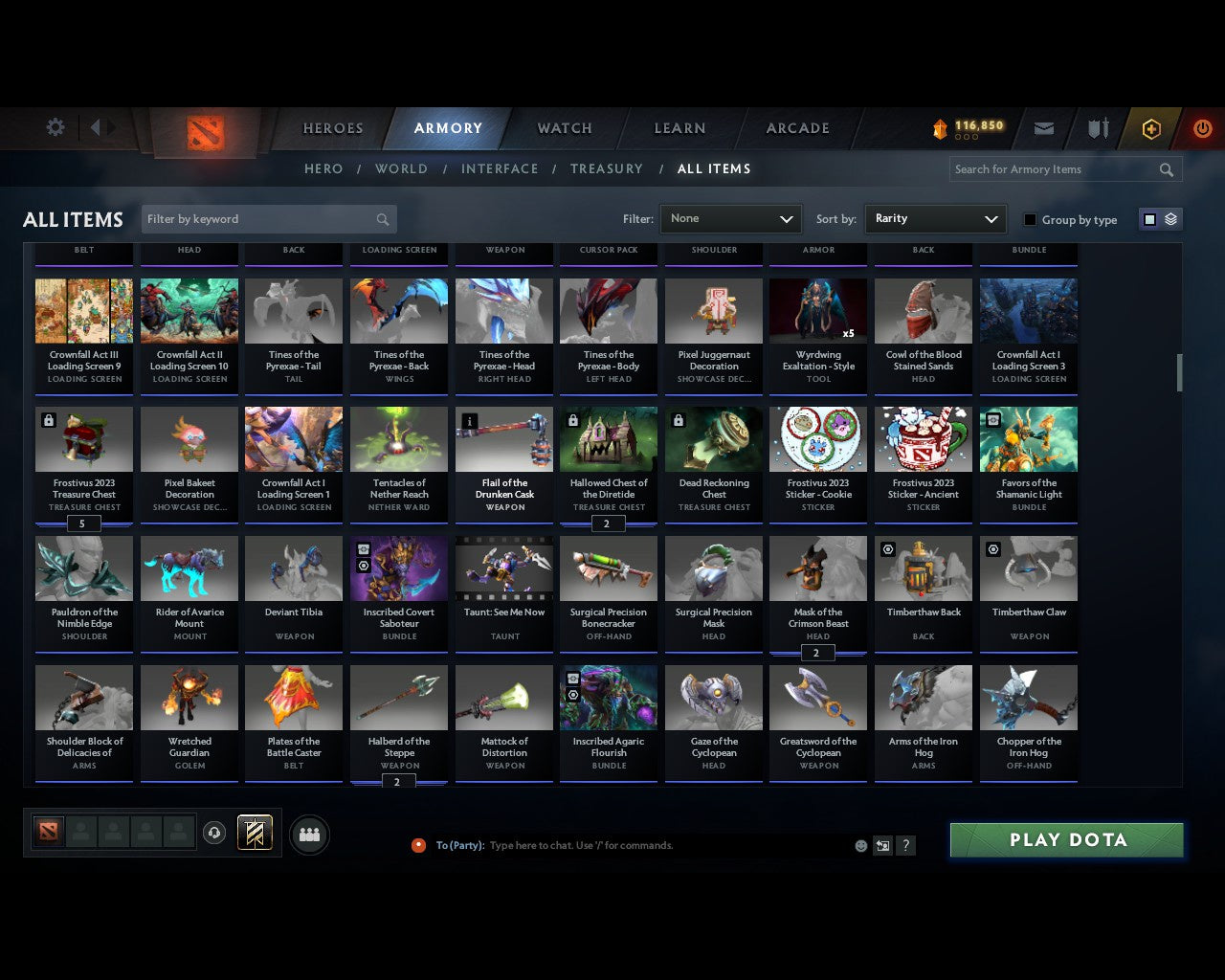This screenshot has height=980, width=1225.
Task: Click the emoticon smiley in the chat bar
Action: point(860,845)
